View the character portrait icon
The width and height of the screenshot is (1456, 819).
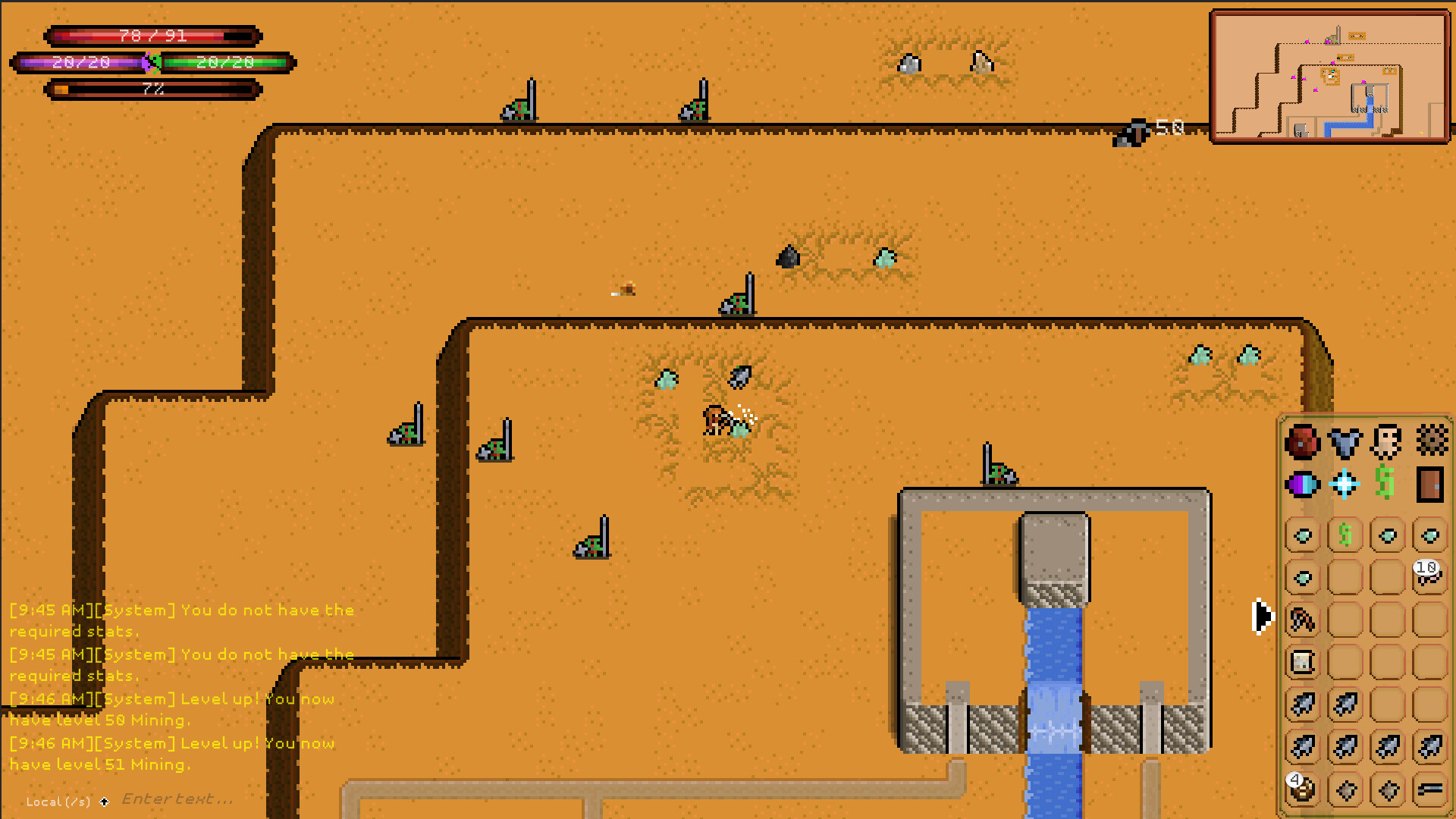1385,441
